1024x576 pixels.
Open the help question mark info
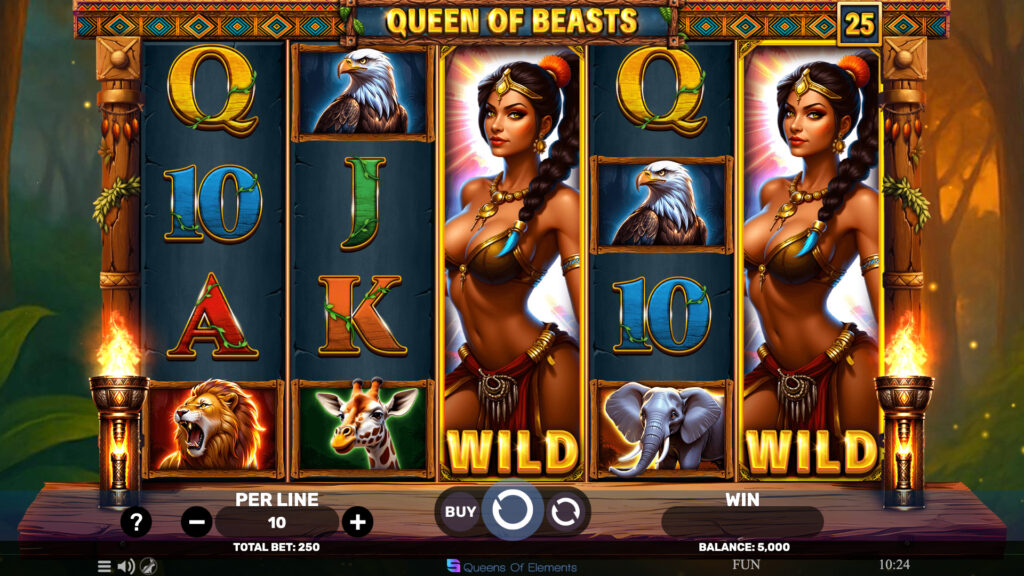[136, 521]
